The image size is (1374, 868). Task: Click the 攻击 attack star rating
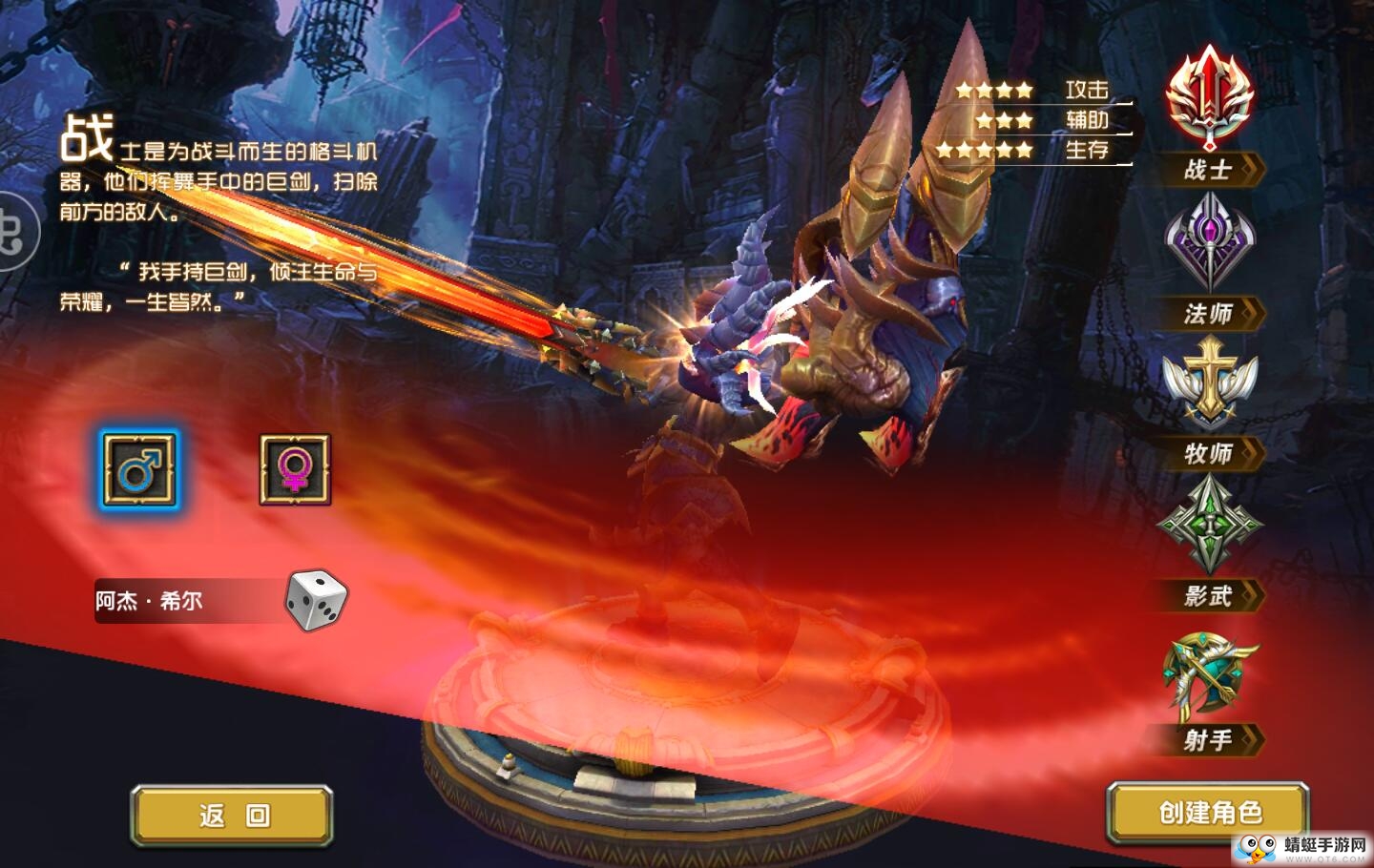coord(992,90)
